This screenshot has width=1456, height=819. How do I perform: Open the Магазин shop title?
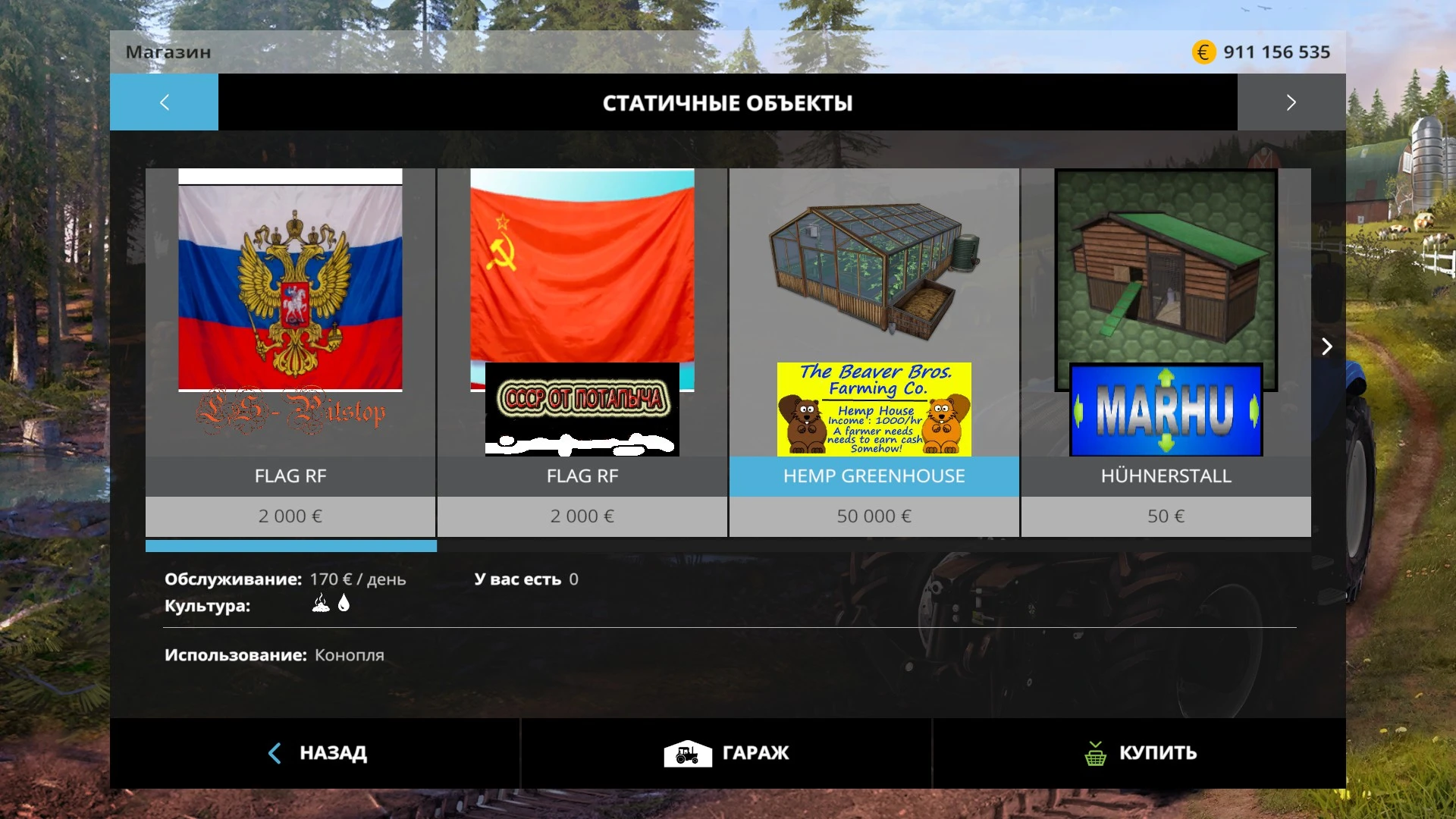point(168,52)
